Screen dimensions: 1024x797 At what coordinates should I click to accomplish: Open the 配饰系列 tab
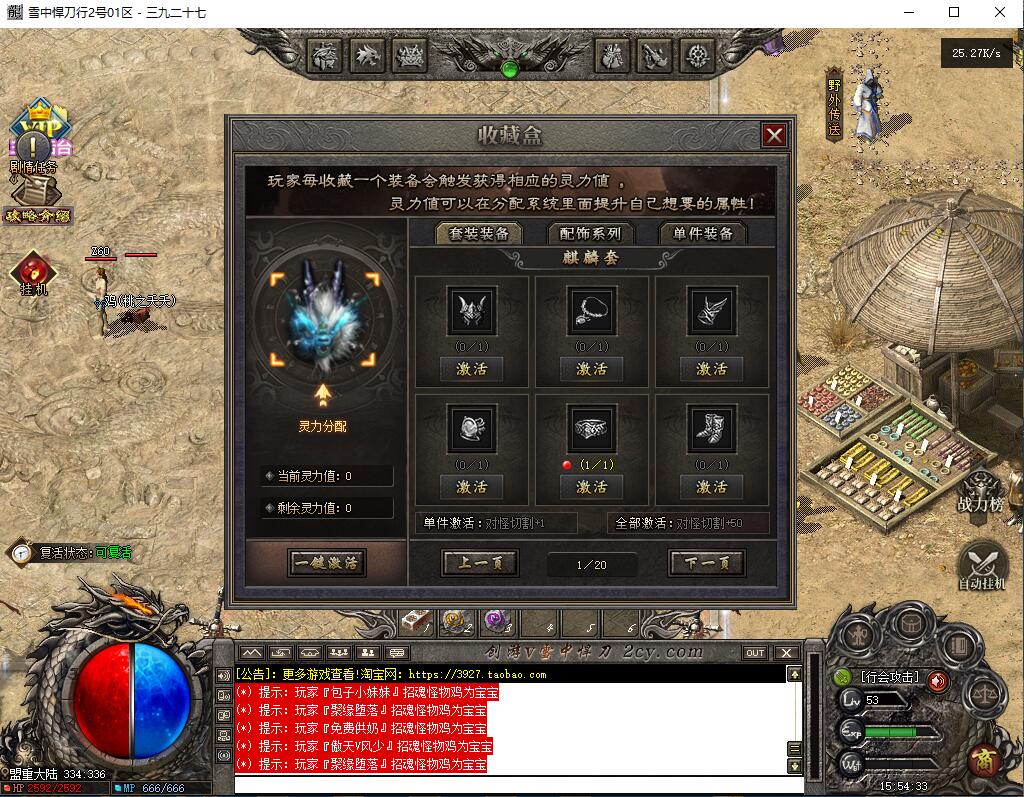(590, 233)
